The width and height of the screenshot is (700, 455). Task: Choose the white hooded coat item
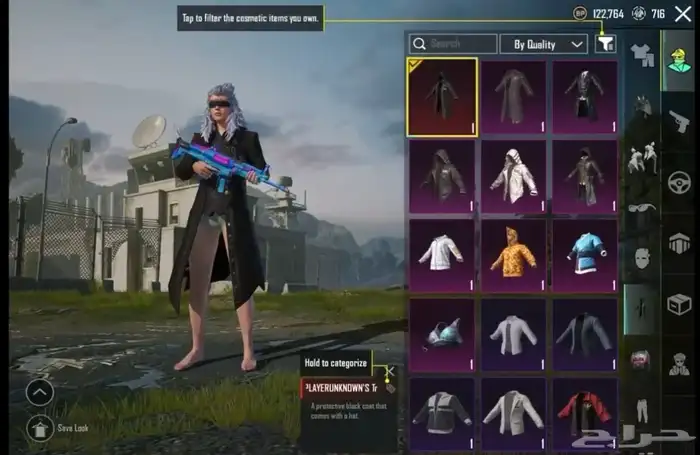[513, 176]
